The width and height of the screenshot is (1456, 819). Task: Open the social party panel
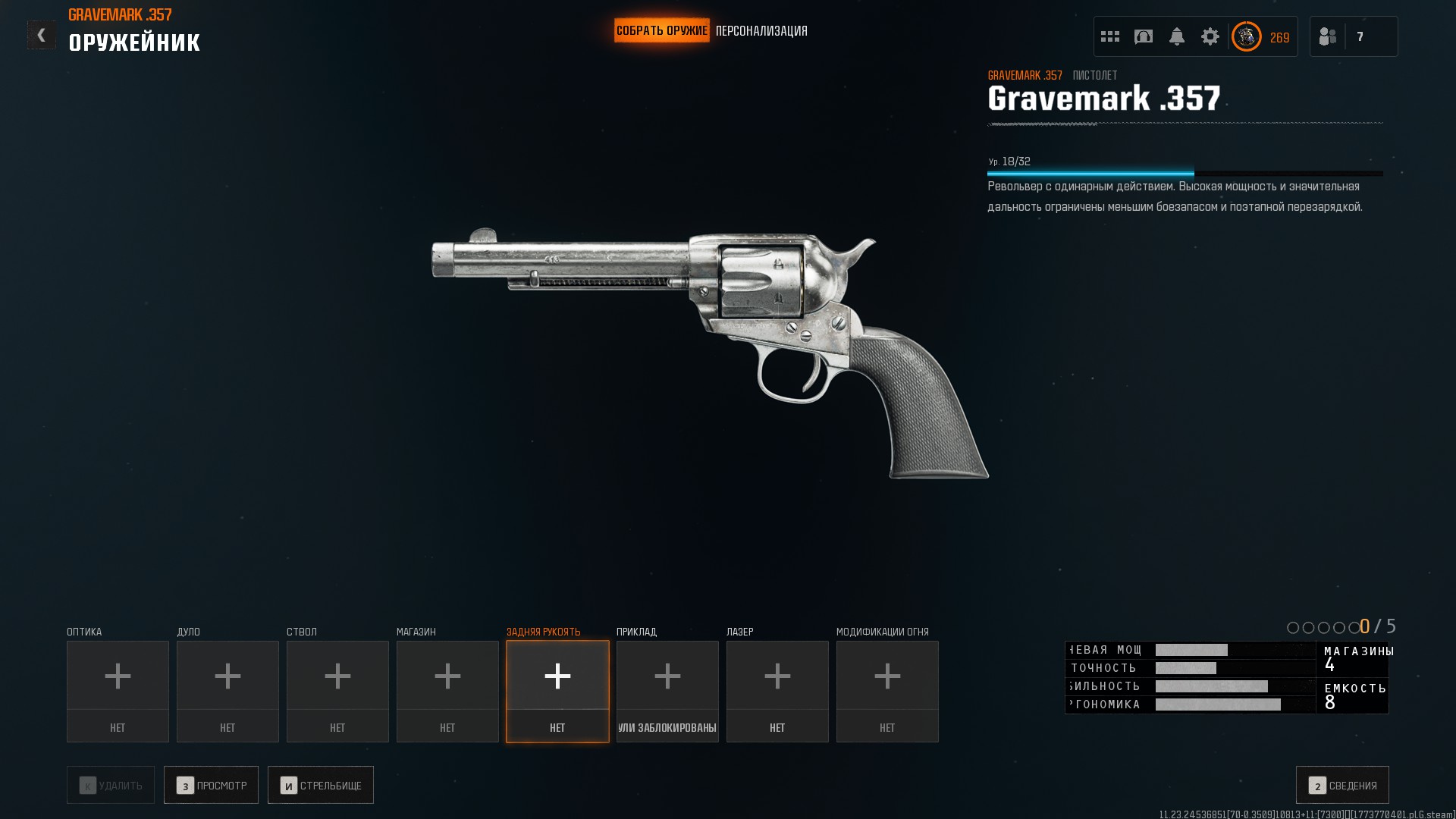(1354, 36)
